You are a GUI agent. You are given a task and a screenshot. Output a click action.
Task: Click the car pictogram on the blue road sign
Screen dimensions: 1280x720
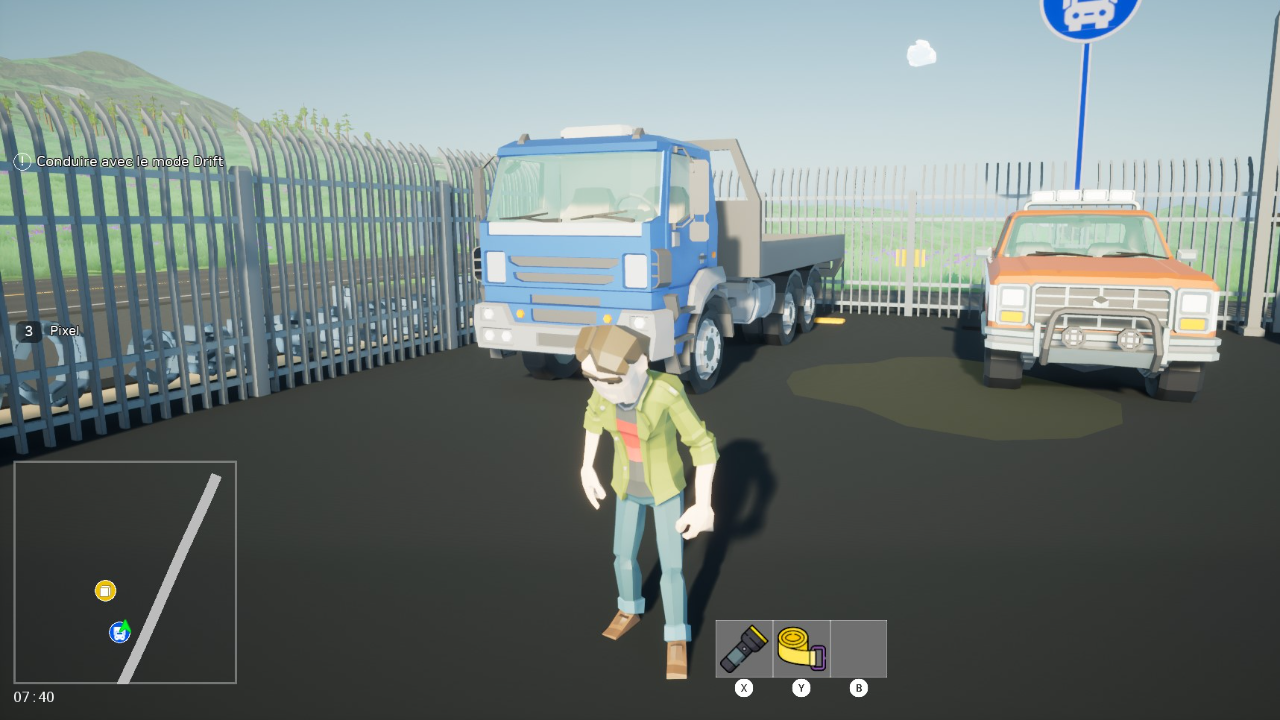point(1086,12)
